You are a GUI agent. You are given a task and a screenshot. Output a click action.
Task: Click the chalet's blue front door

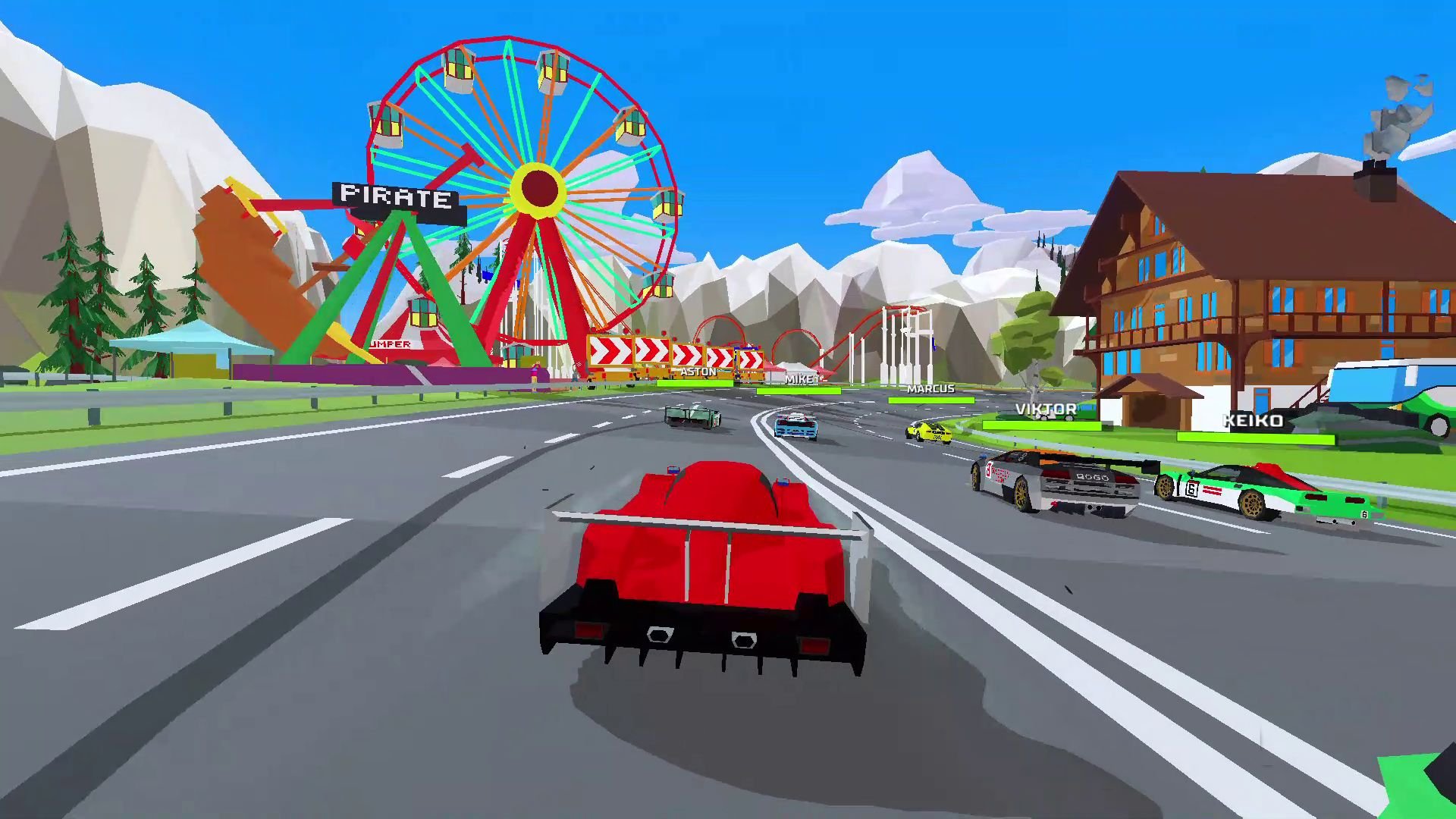1261,400
